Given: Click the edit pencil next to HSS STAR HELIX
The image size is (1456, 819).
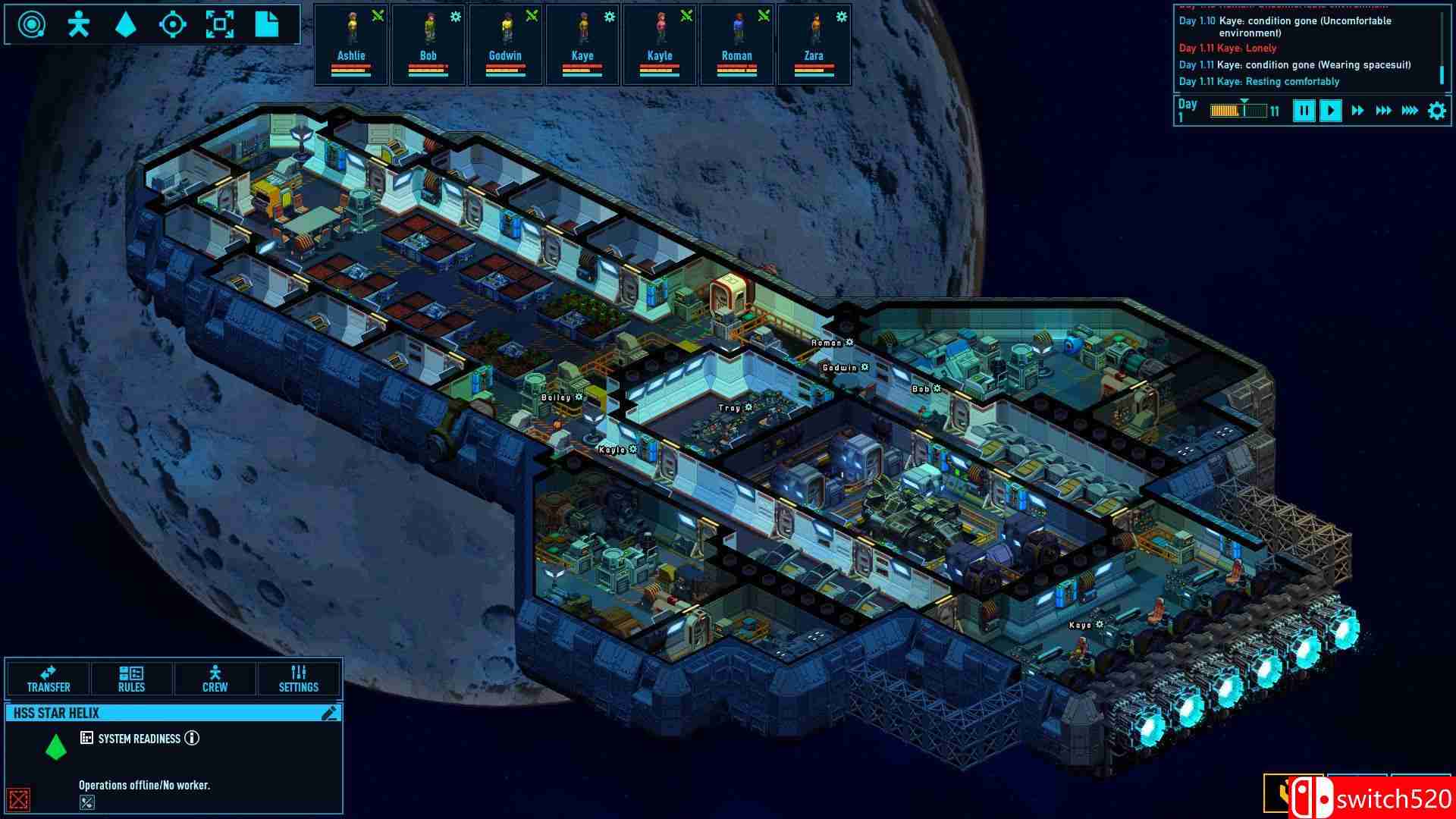Looking at the screenshot, I should coord(329,713).
